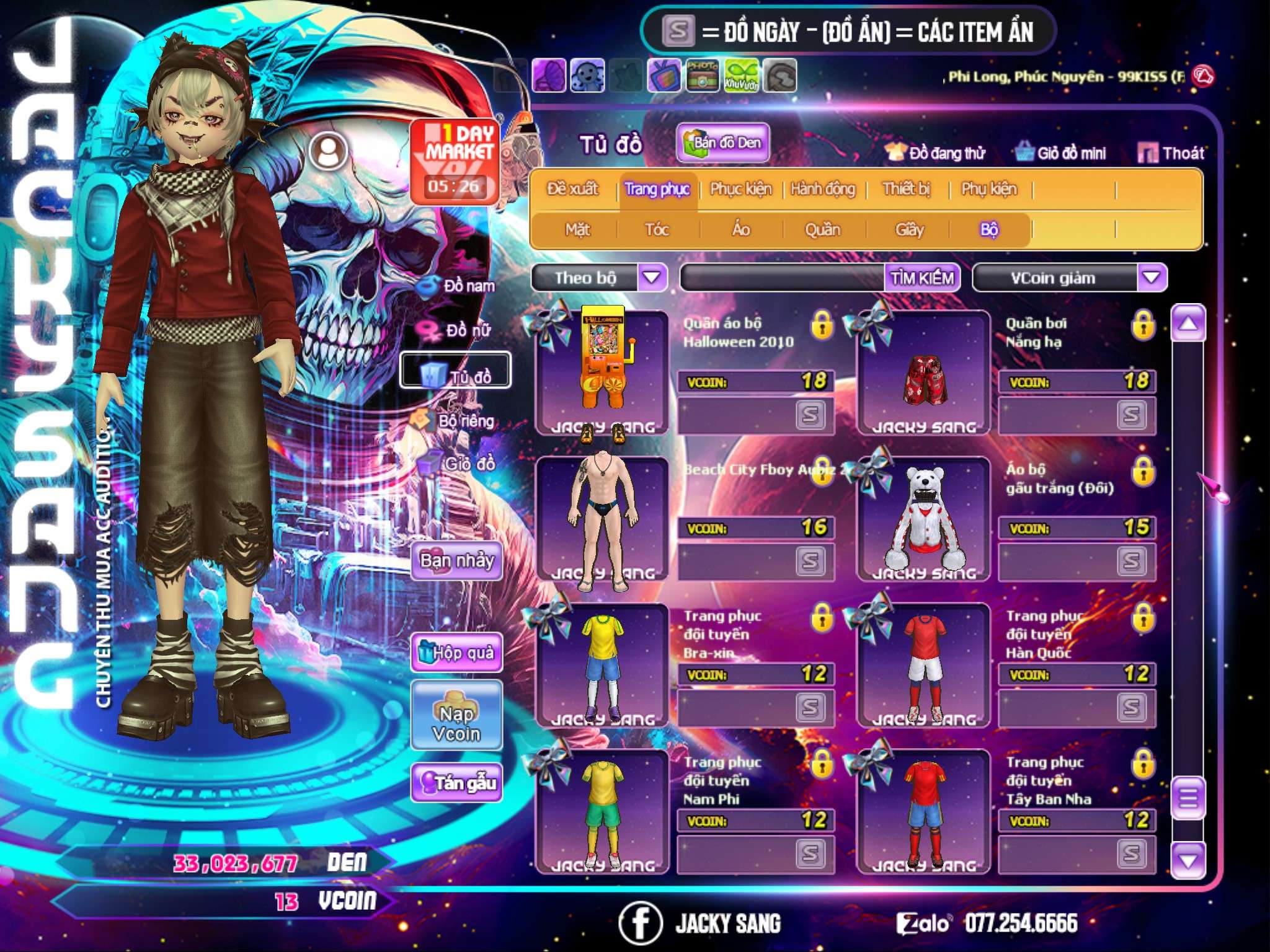1270x952 pixels.
Task: Open the Bạn nhảy button
Action: (456, 561)
